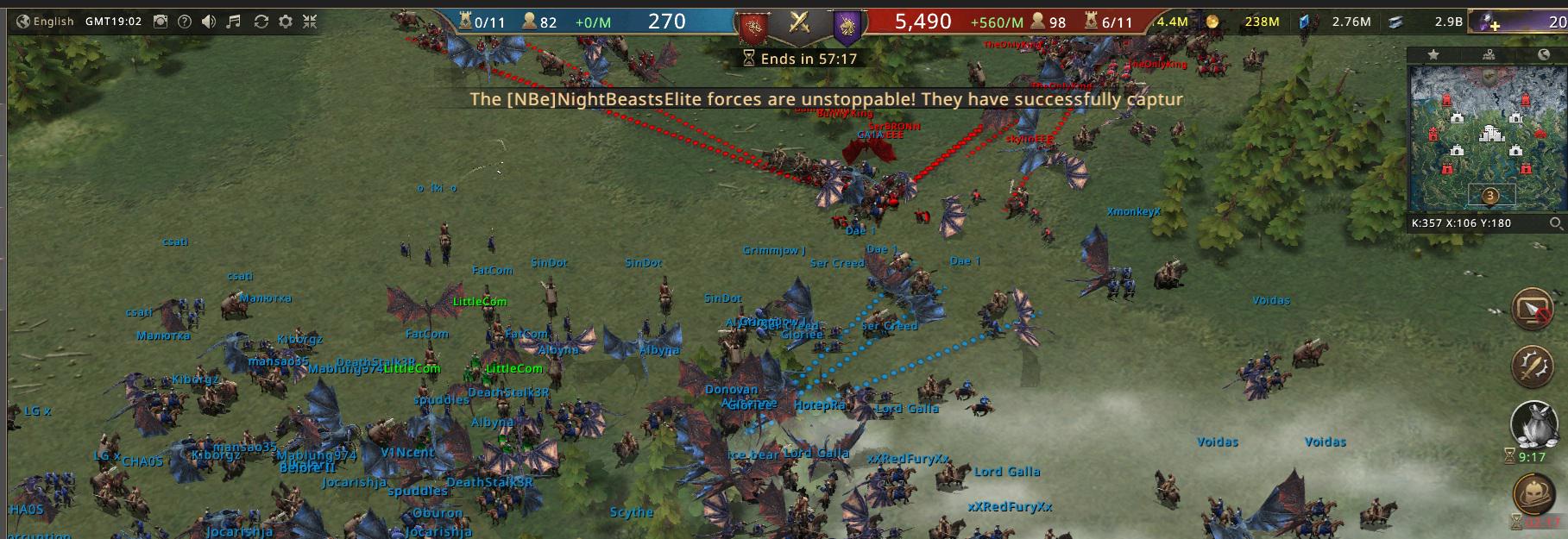Click the coin sack button with timer
The width and height of the screenshot is (1568, 539).
coord(1533,423)
